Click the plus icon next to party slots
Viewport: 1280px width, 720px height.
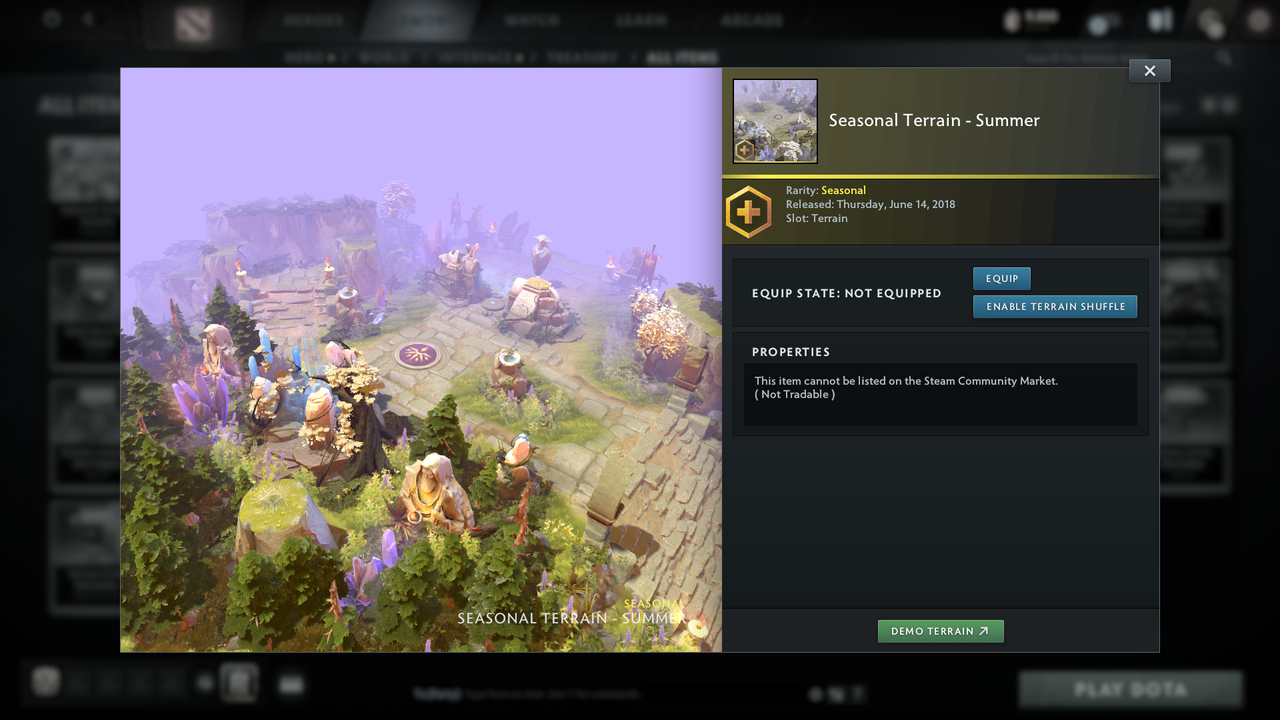click(x=204, y=682)
